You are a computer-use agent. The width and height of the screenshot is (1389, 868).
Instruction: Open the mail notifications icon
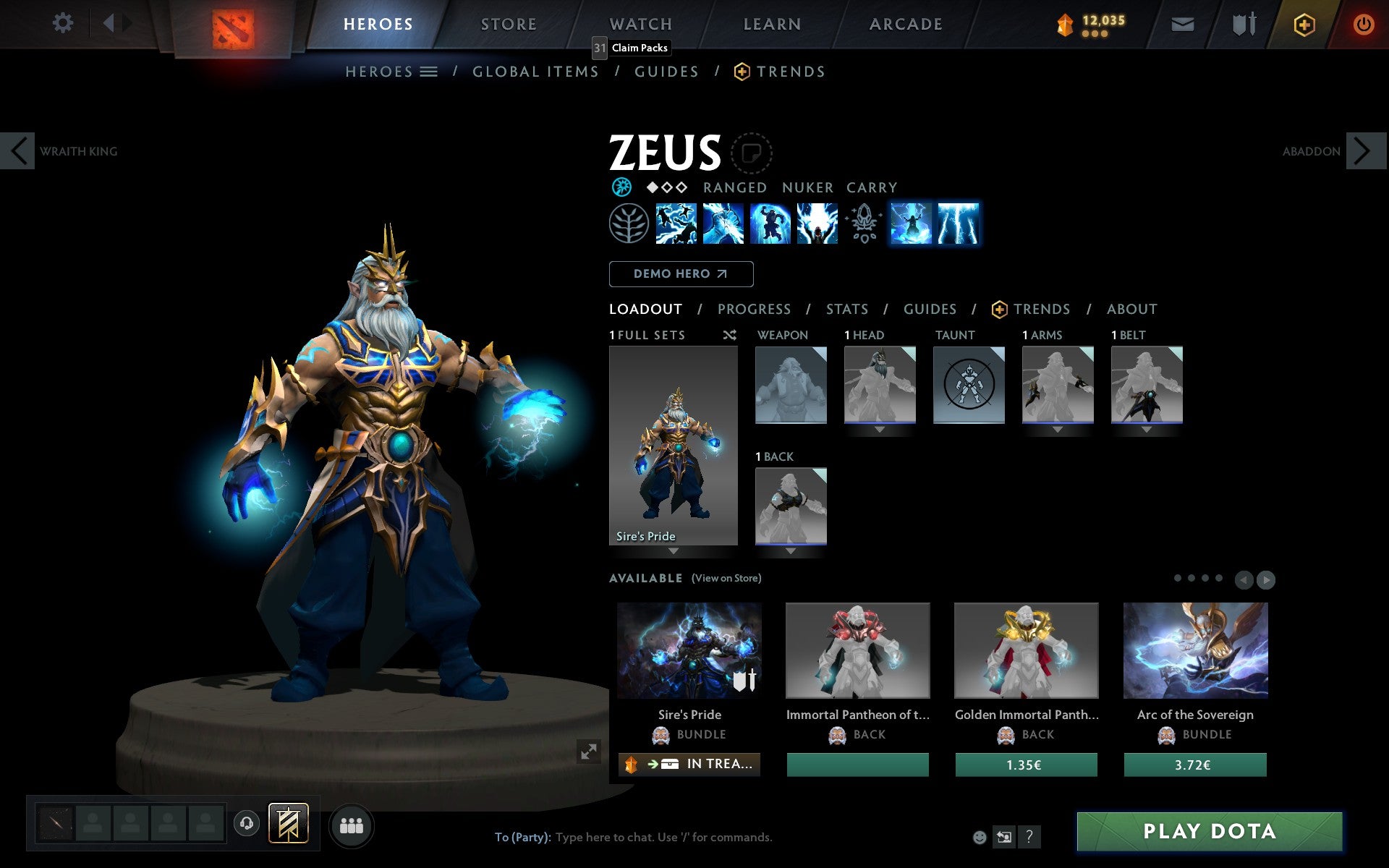pyautogui.click(x=1183, y=23)
